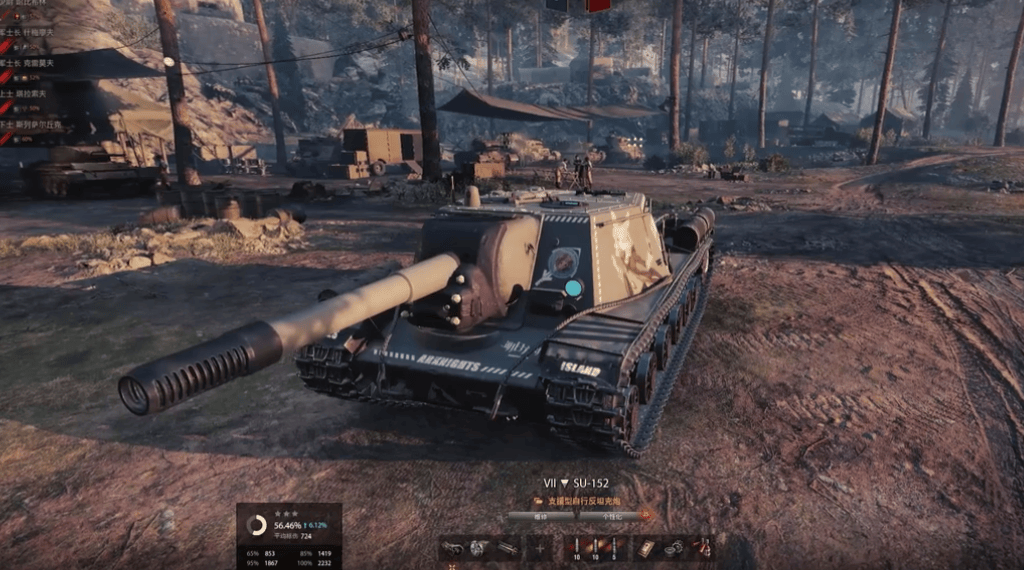Click the red button at the screen's top edge
Image resolution: width=1024 pixels, height=570 pixels.
coord(598,5)
